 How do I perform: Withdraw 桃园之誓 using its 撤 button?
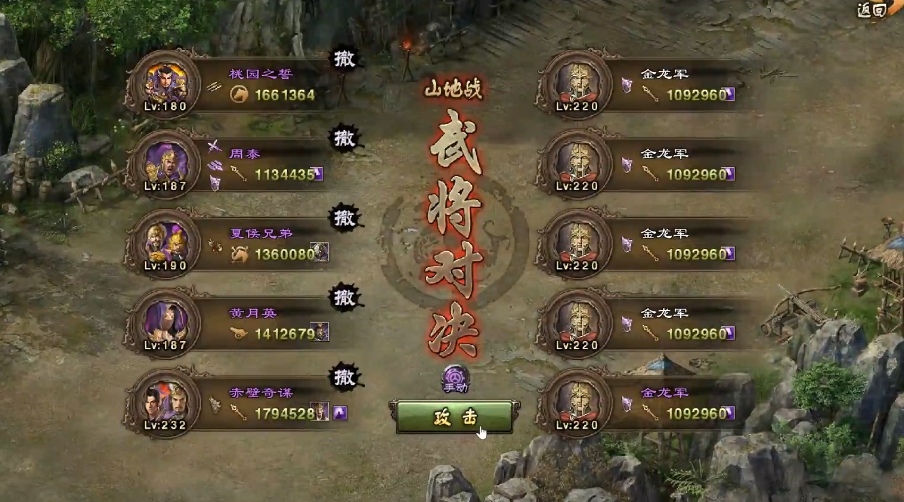point(346,59)
